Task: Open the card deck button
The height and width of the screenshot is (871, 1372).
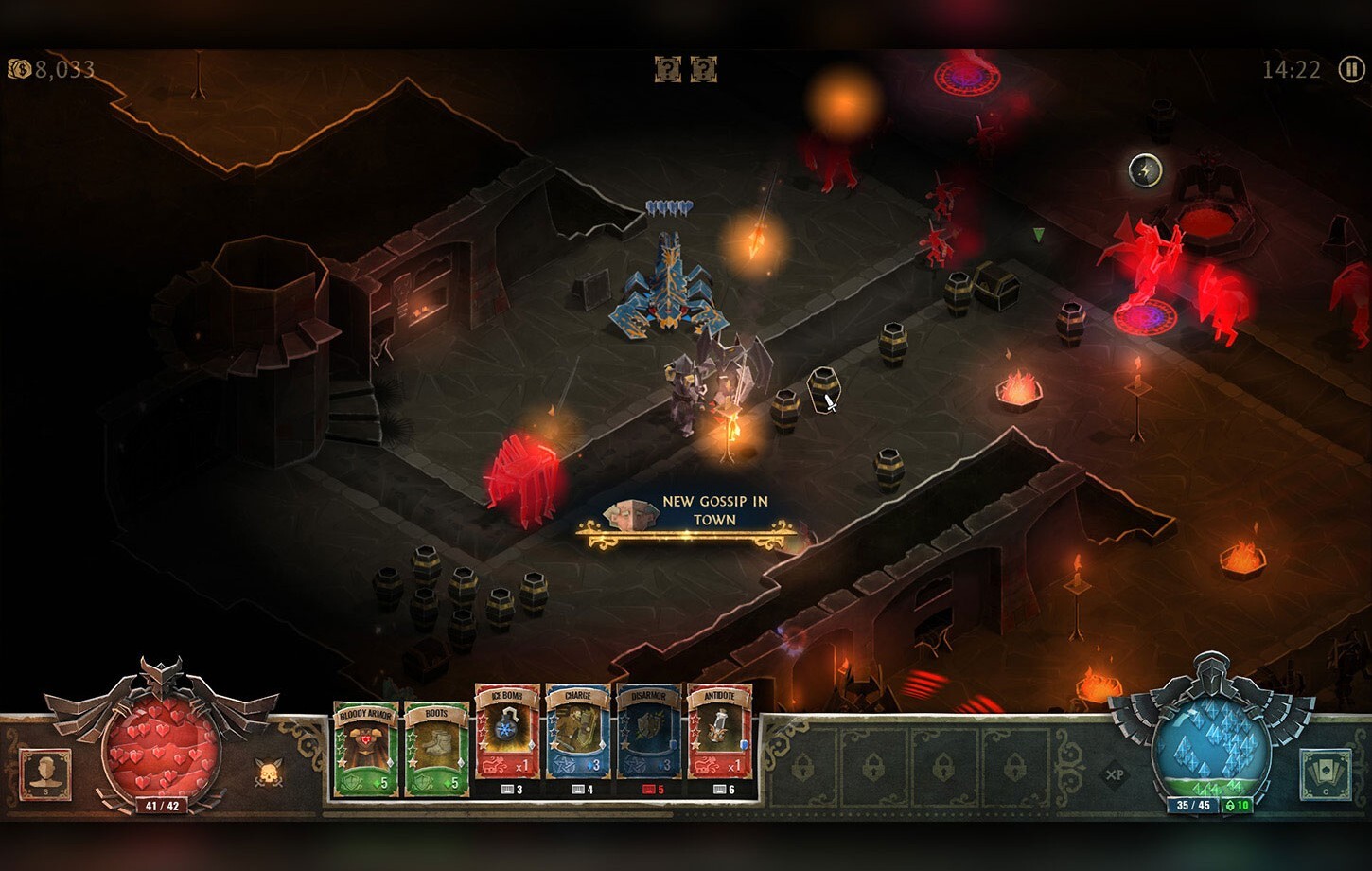Action: 1324,773
